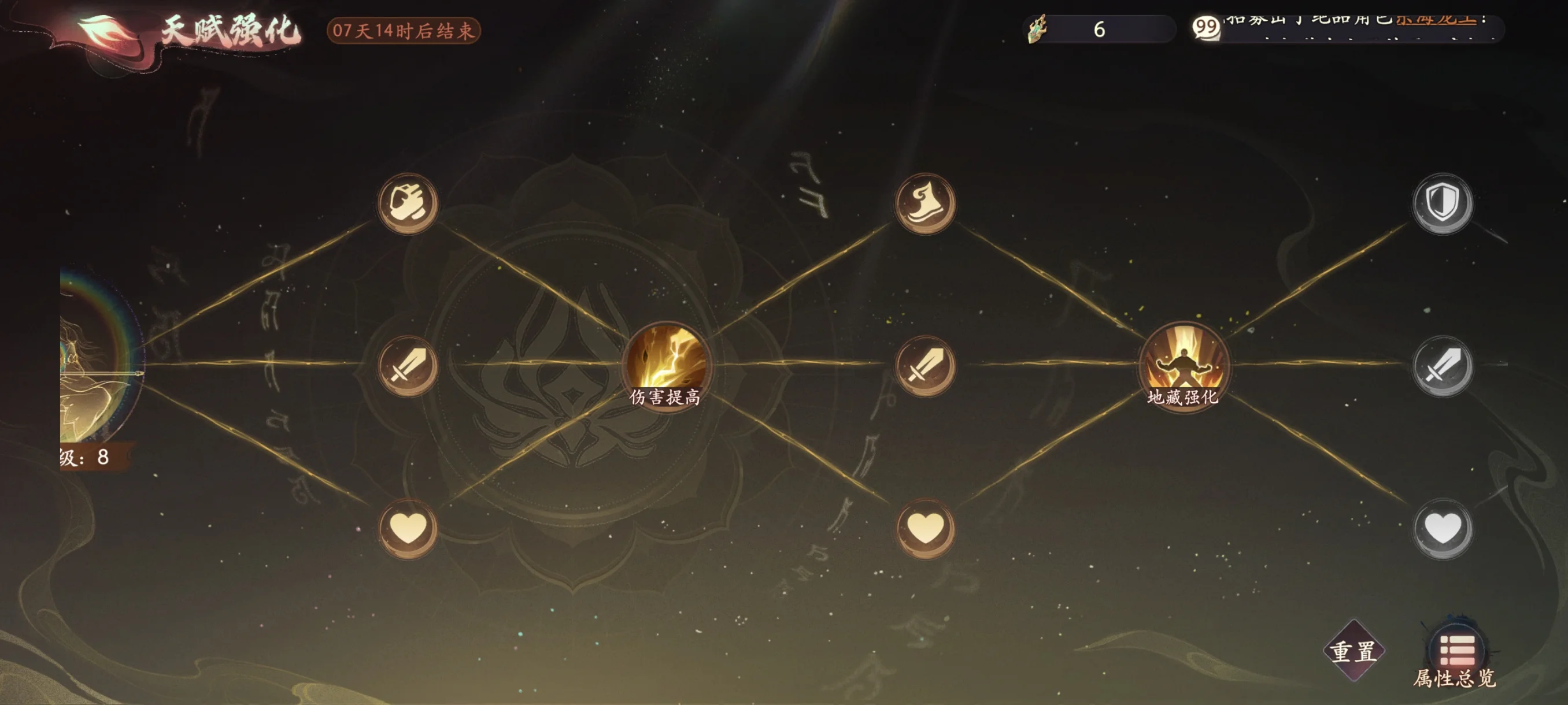1568x705 pixels.
Task: Select the 地藏强化 talent node
Action: [x=1183, y=363]
